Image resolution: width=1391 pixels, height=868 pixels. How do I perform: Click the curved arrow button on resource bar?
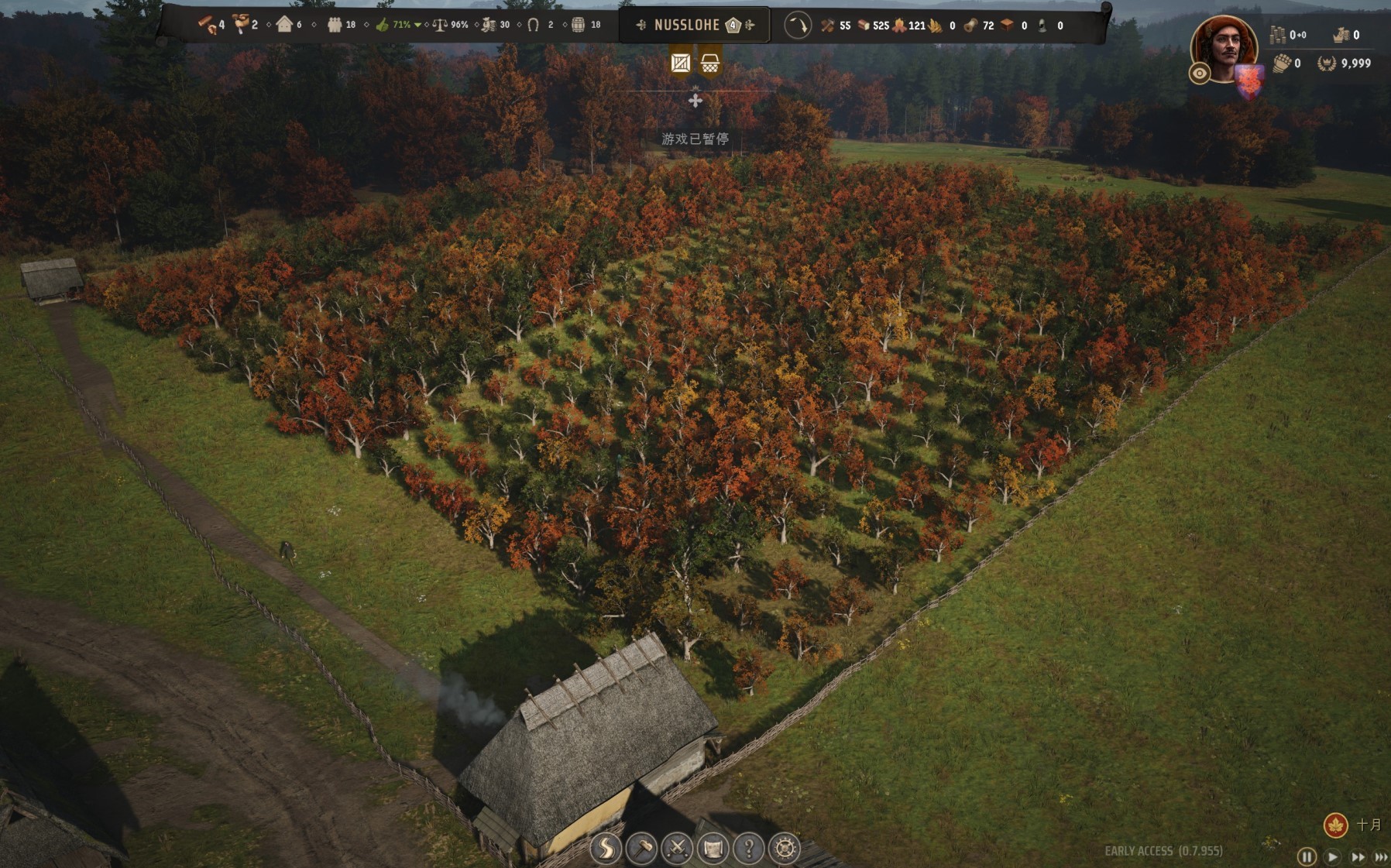[797, 25]
